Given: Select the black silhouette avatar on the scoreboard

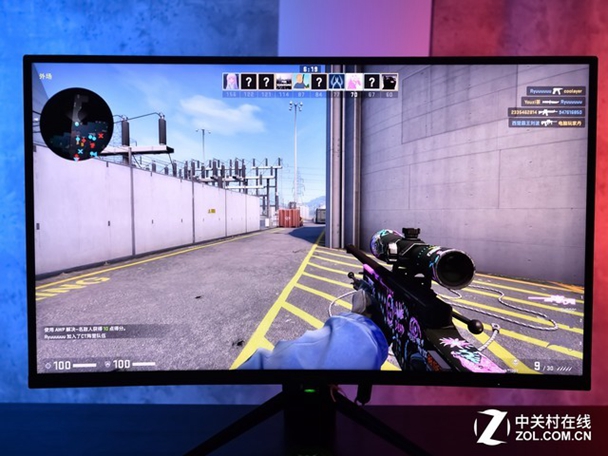Looking at the screenshot, I should (389, 82).
